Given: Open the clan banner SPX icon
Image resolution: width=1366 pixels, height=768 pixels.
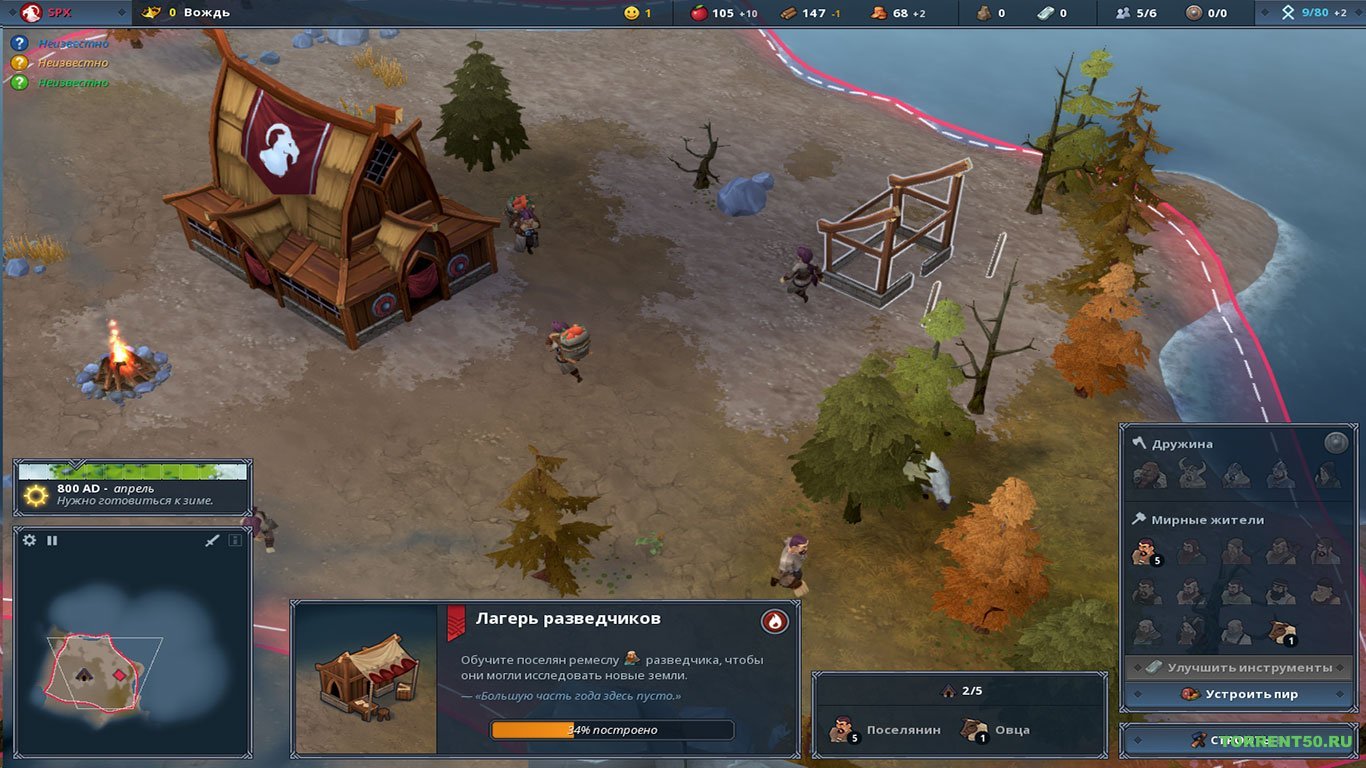Looking at the screenshot, I should tap(30, 13).
